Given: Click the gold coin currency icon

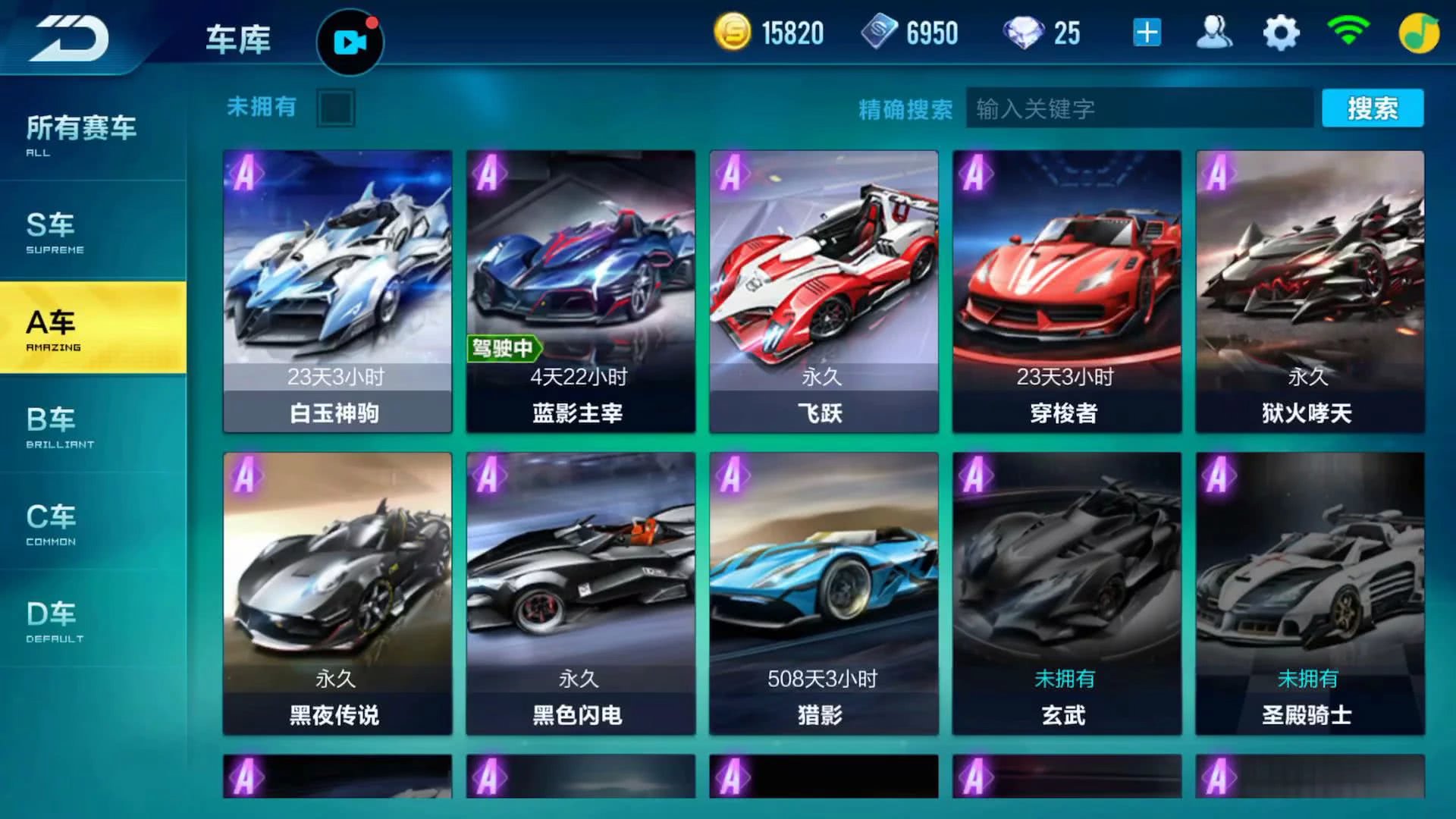Looking at the screenshot, I should point(734,33).
